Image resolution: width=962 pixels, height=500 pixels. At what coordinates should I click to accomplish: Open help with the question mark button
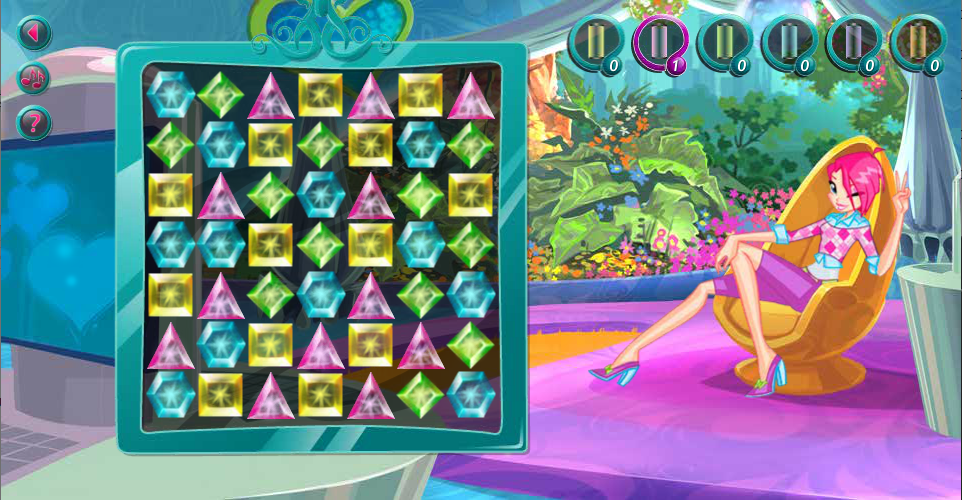tap(34, 123)
